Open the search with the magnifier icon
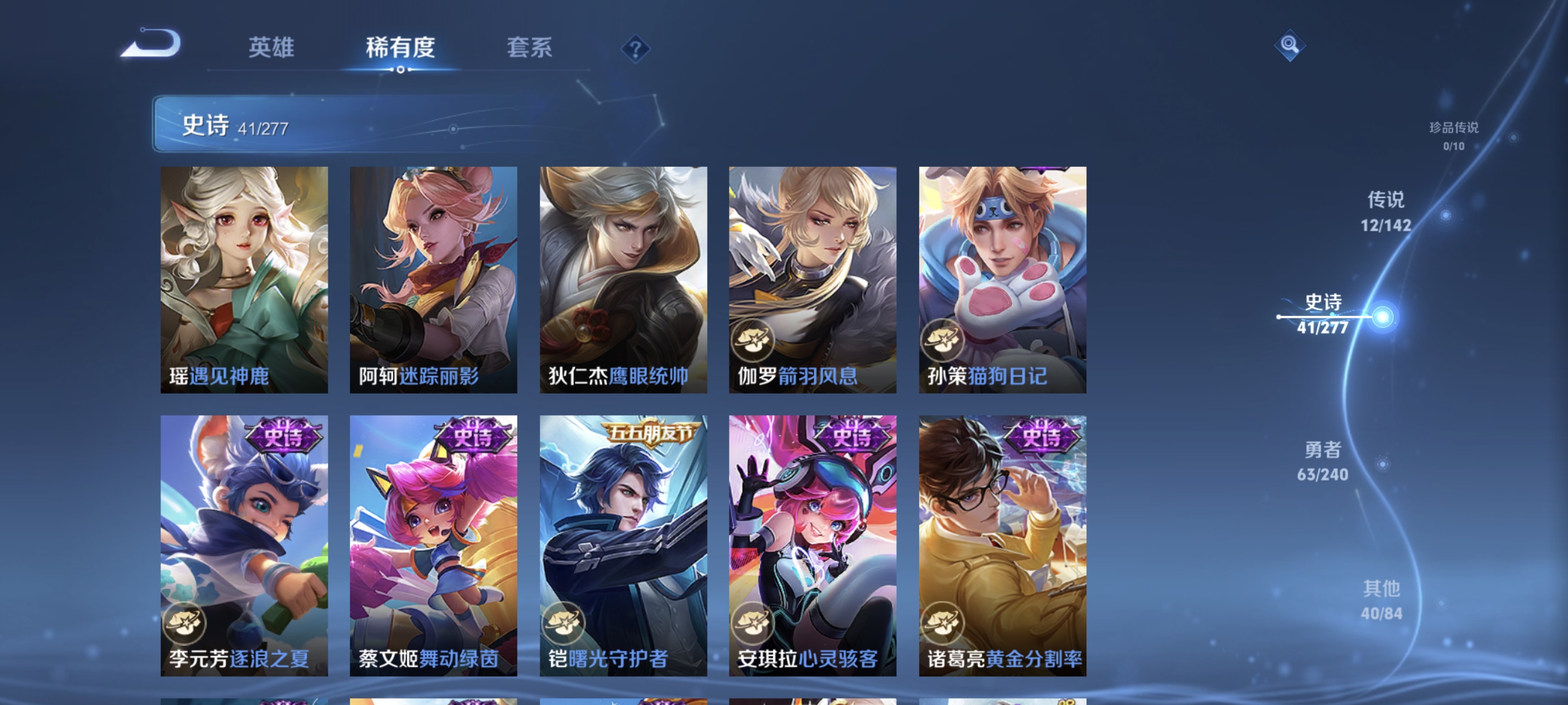Screen dimensions: 1568x705 1290,46
